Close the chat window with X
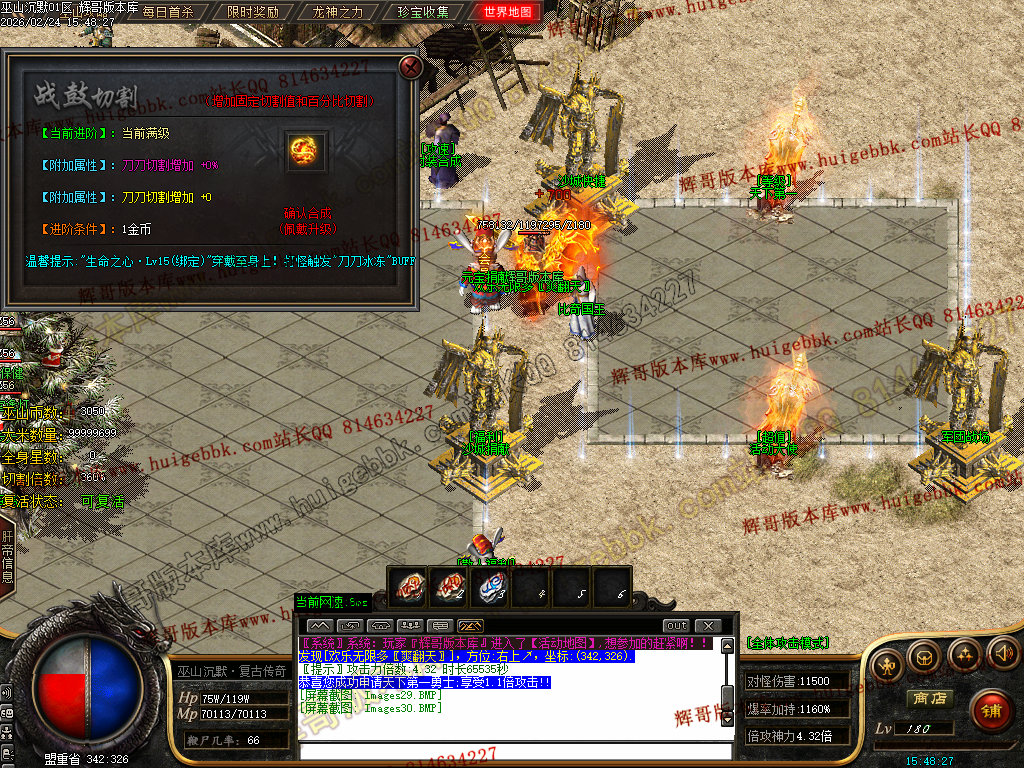This screenshot has width=1024, height=768. point(709,626)
